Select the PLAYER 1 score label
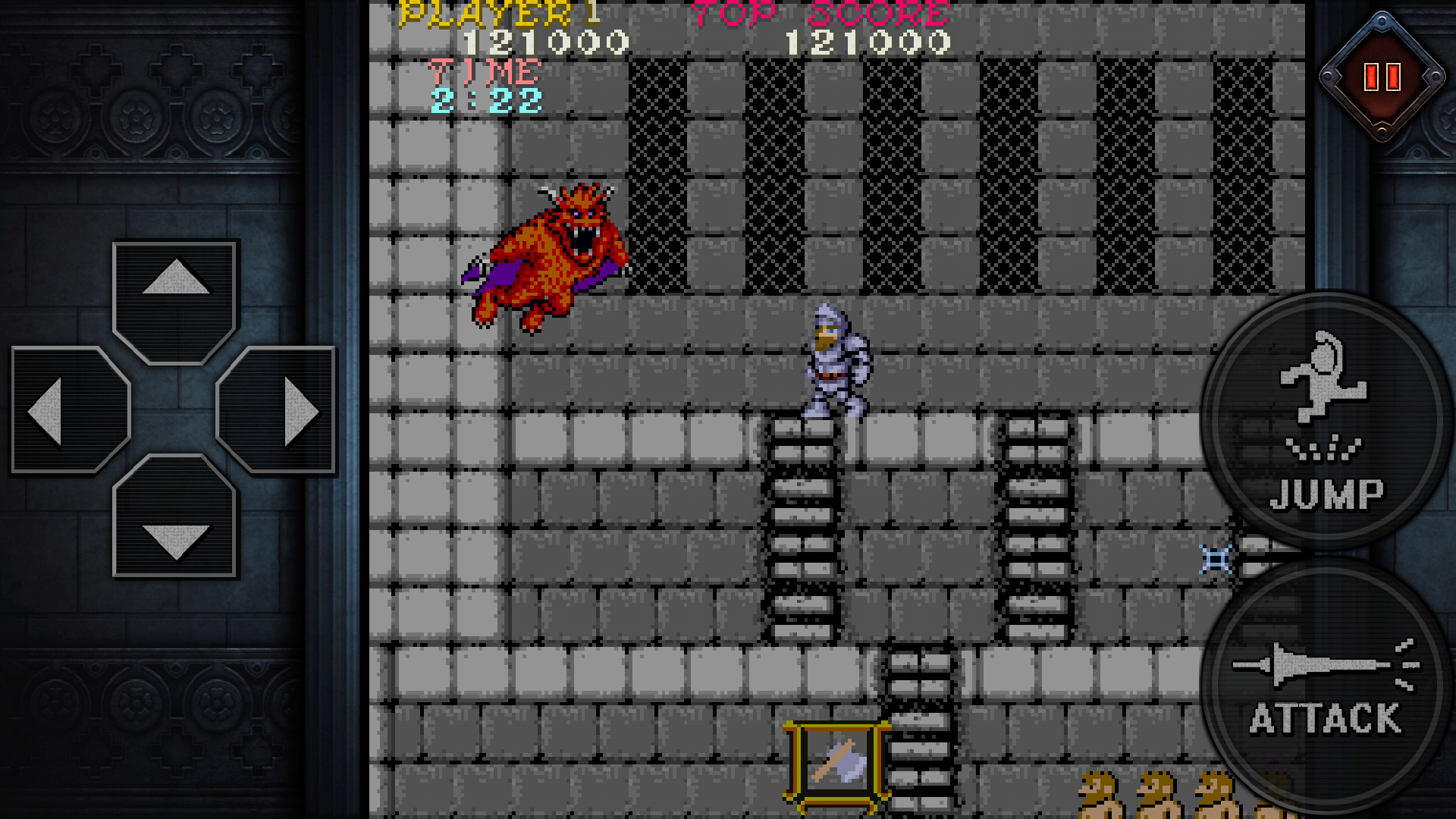 coord(500,13)
